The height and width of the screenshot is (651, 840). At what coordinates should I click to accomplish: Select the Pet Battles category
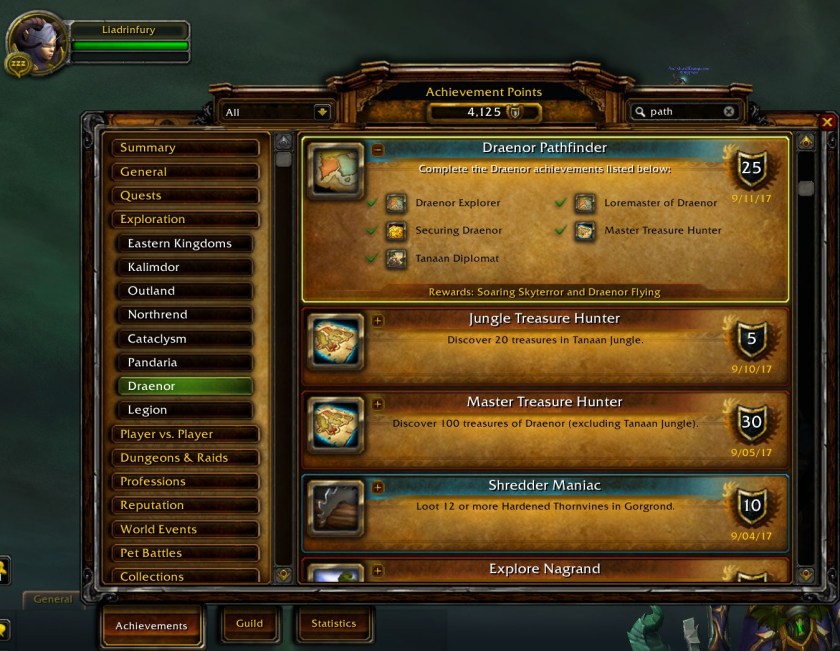pyautogui.click(x=185, y=553)
